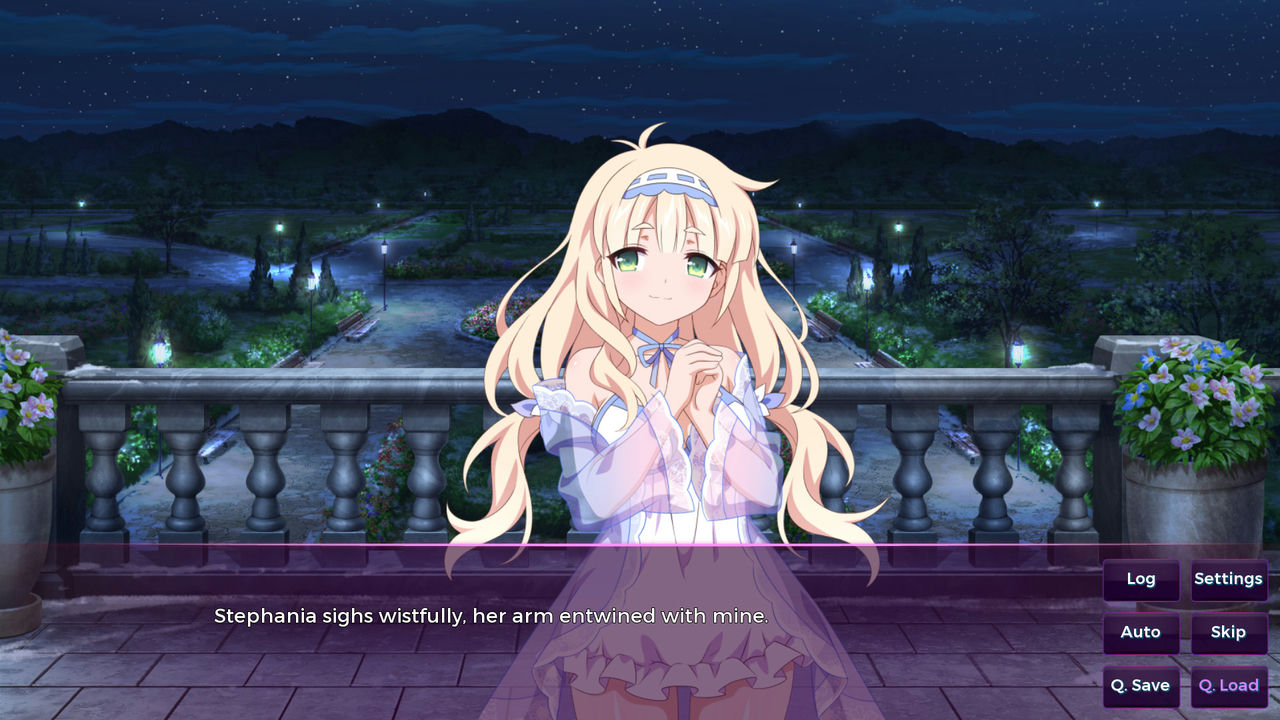Click the lamppost lights in the garden

coord(385,250)
